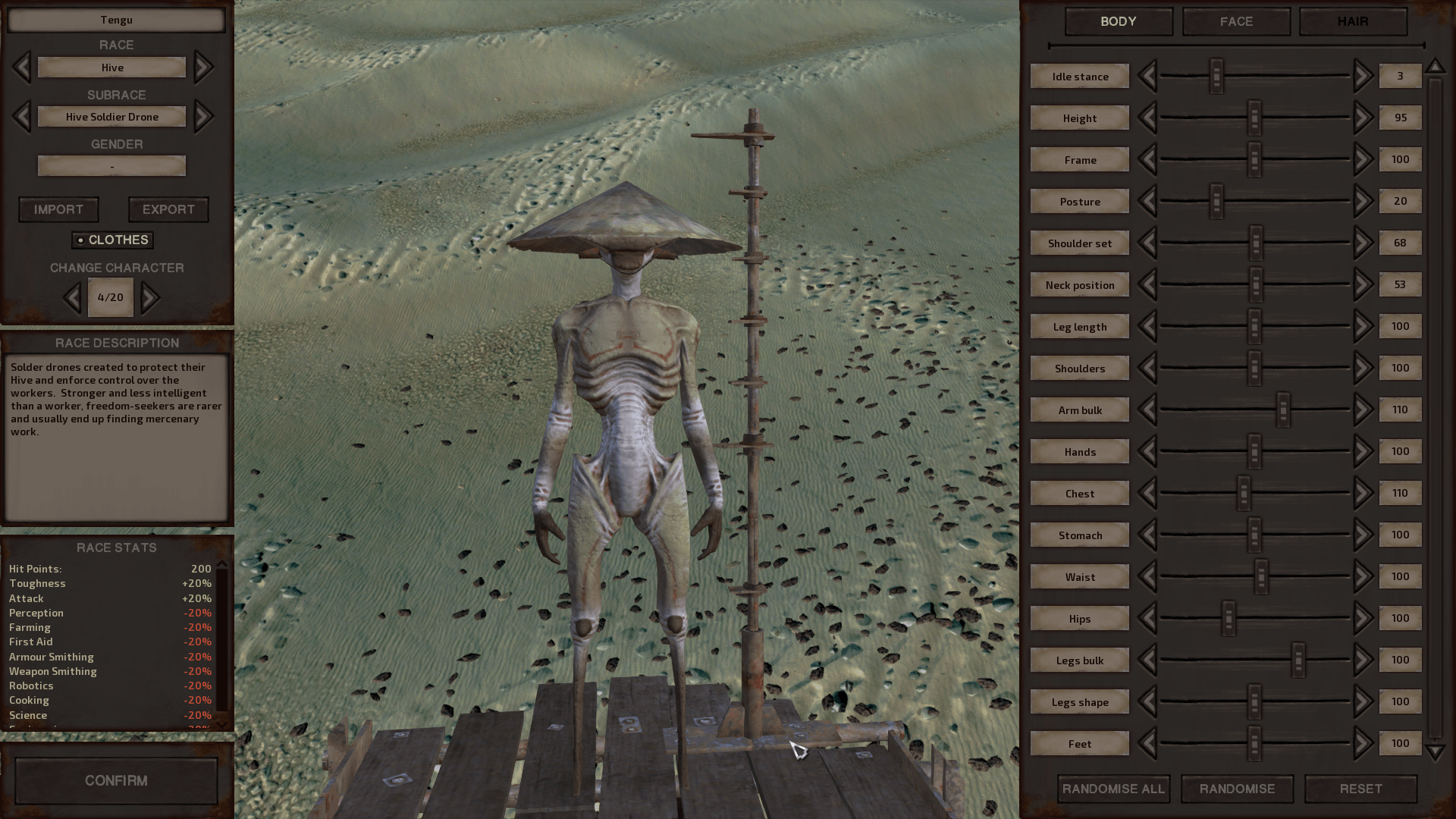Screen dimensions: 1456x819
Task: Click the scroll-up arrow above the slider panel
Action: click(1436, 66)
